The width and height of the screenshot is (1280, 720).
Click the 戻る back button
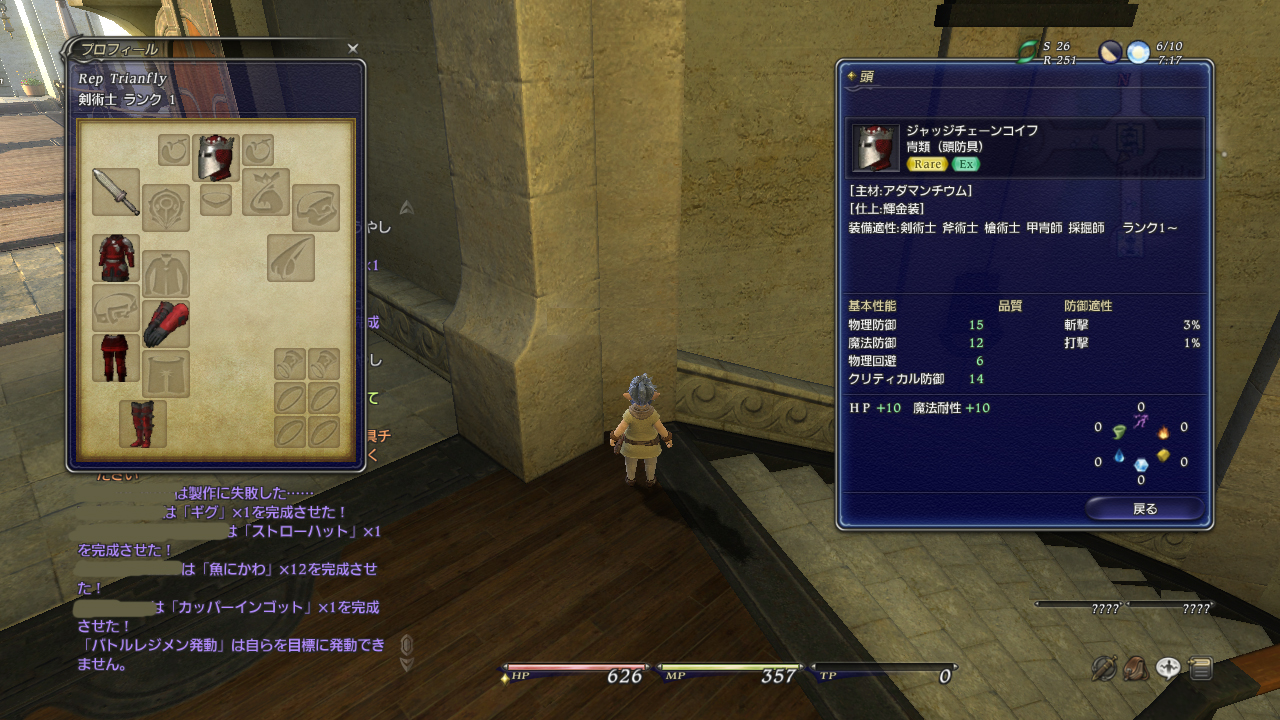pyautogui.click(x=1144, y=509)
